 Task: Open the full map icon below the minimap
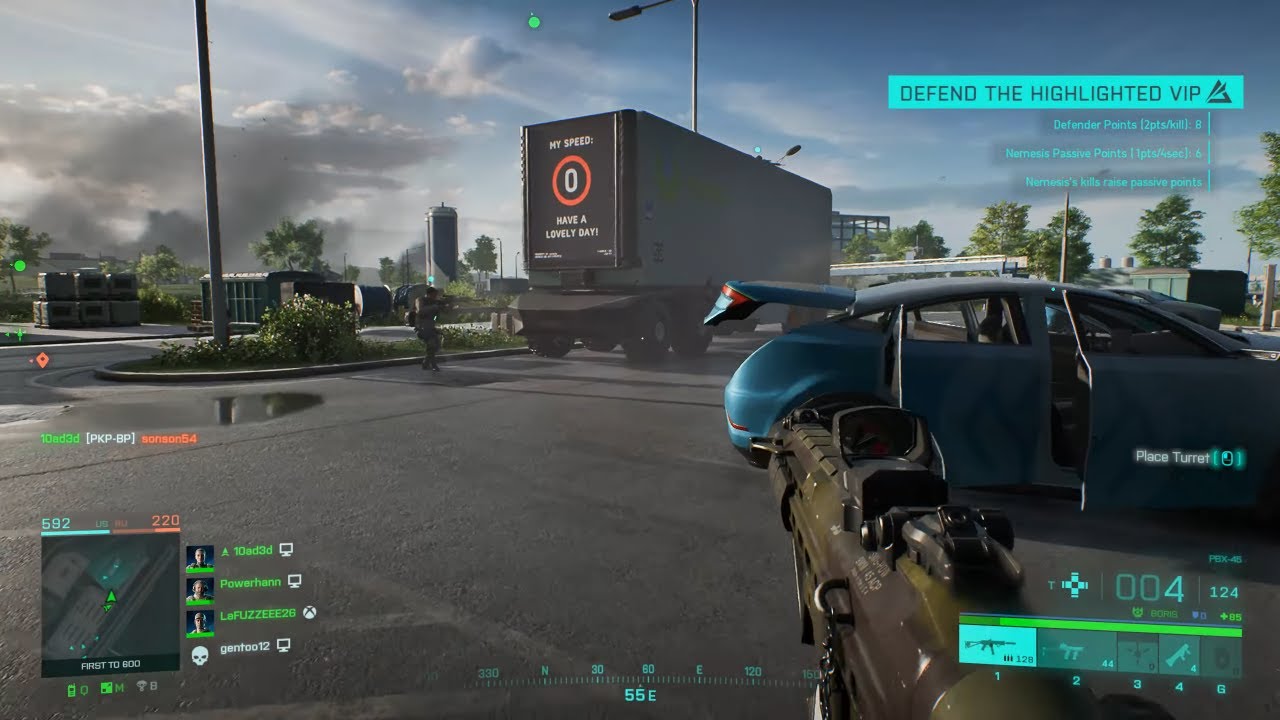point(108,688)
